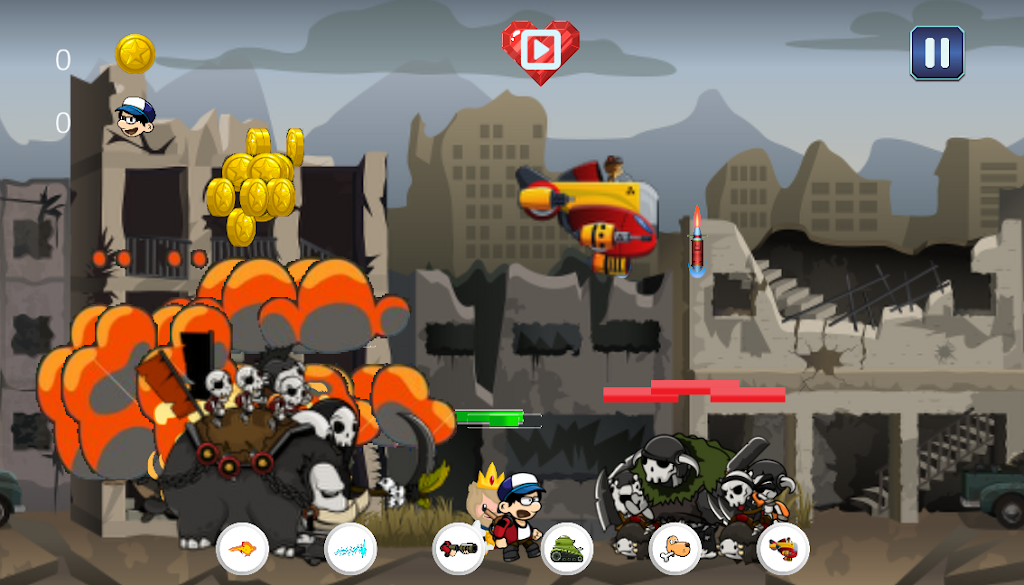Pause the game

(x=937, y=53)
